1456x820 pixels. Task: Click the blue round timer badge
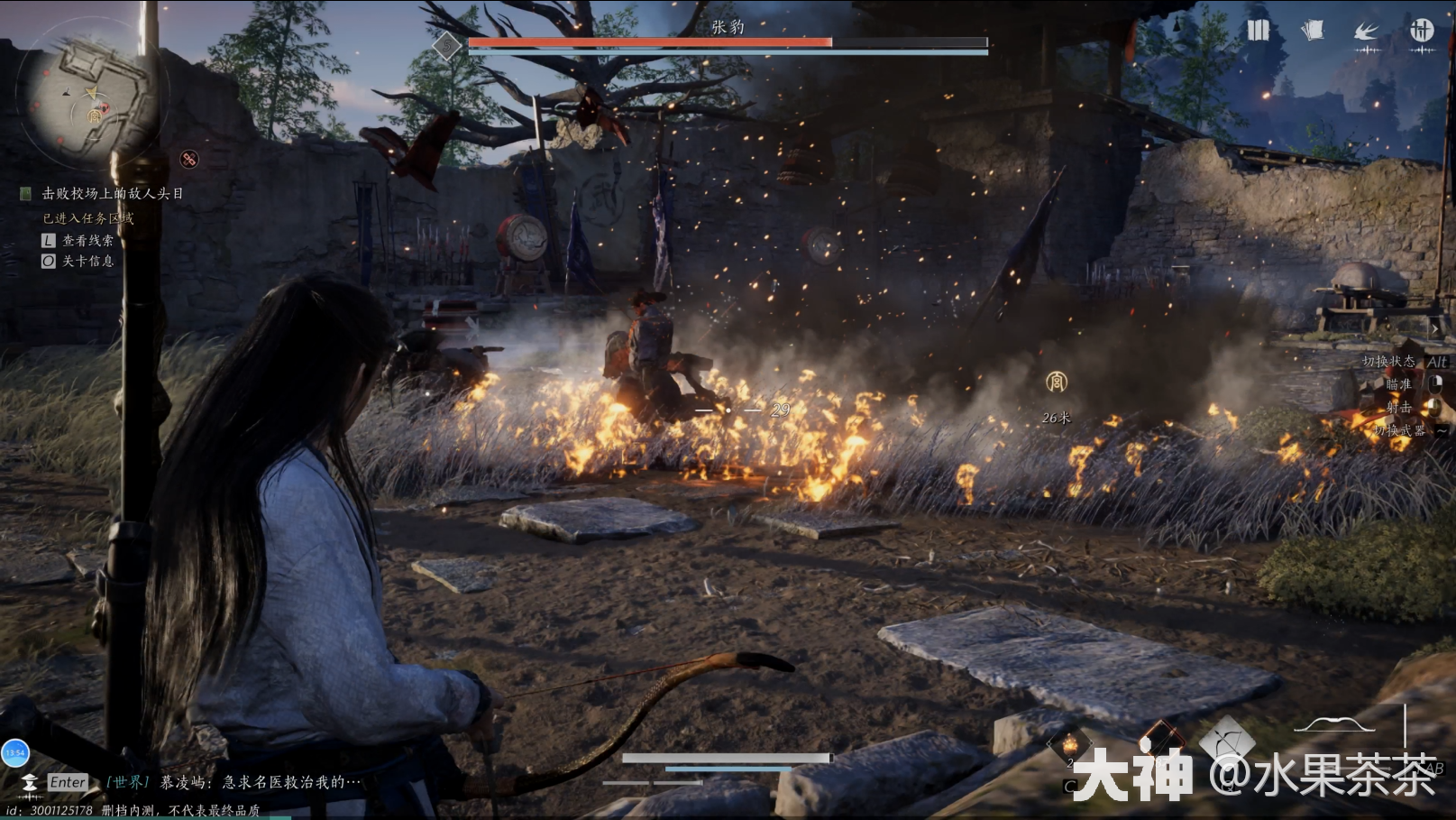pyautogui.click(x=15, y=752)
